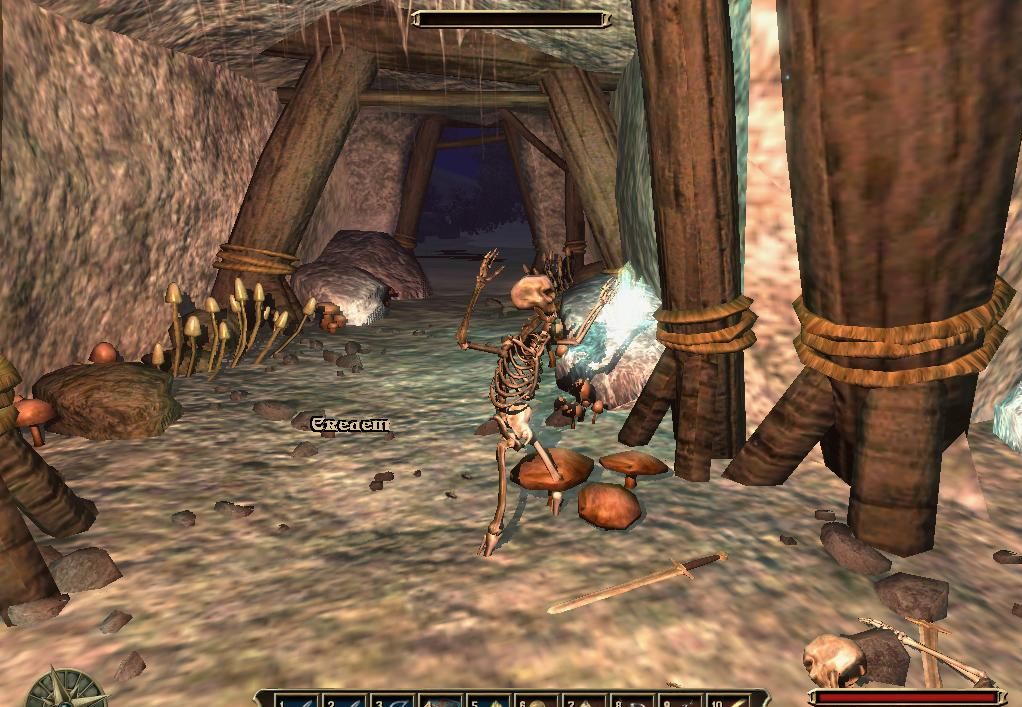Image resolution: width=1022 pixels, height=707 pixels.
Task: Select hotbar slot 9
Action: 681,701
